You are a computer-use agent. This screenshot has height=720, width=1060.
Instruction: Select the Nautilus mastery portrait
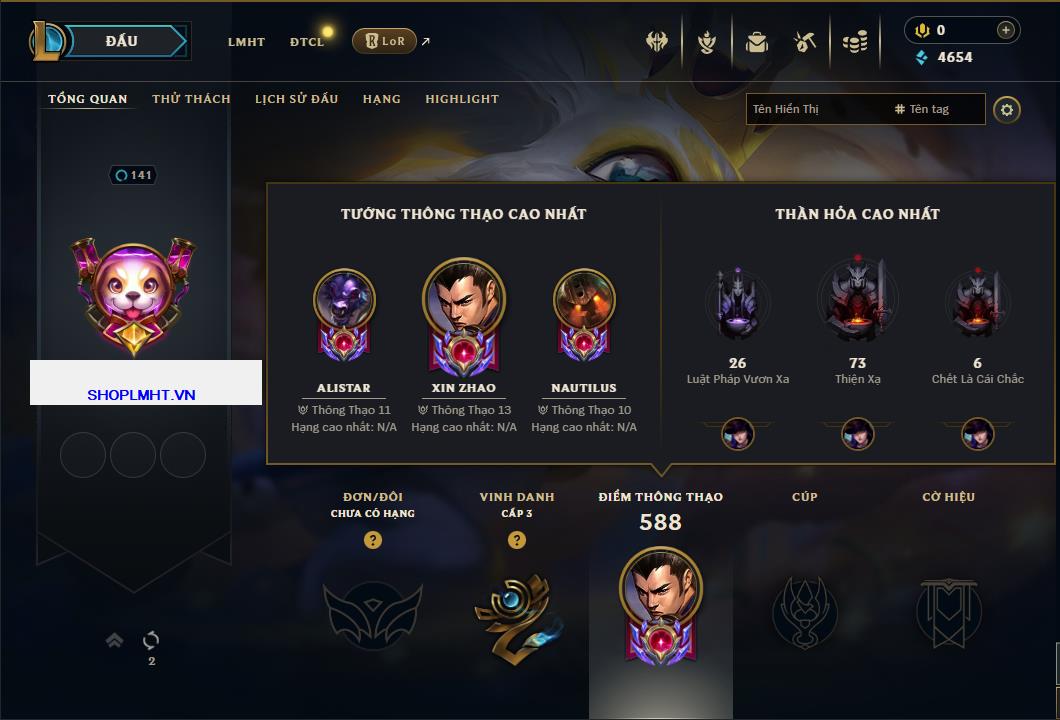point(584,299)
